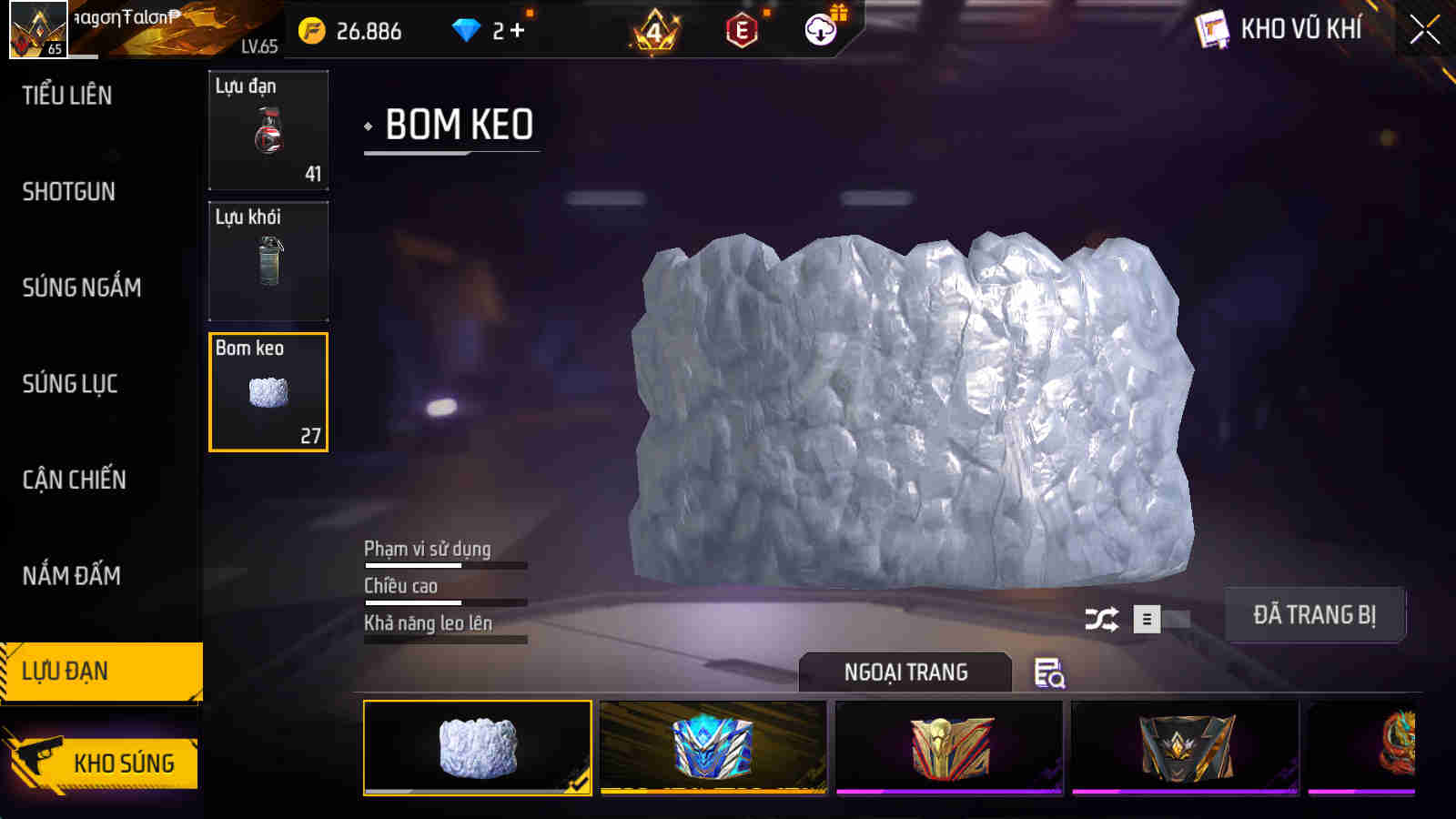Select the Lựu khói grenade slot
The width and height of the screenshot is (1456, 819).
click(x=268, y=261)
